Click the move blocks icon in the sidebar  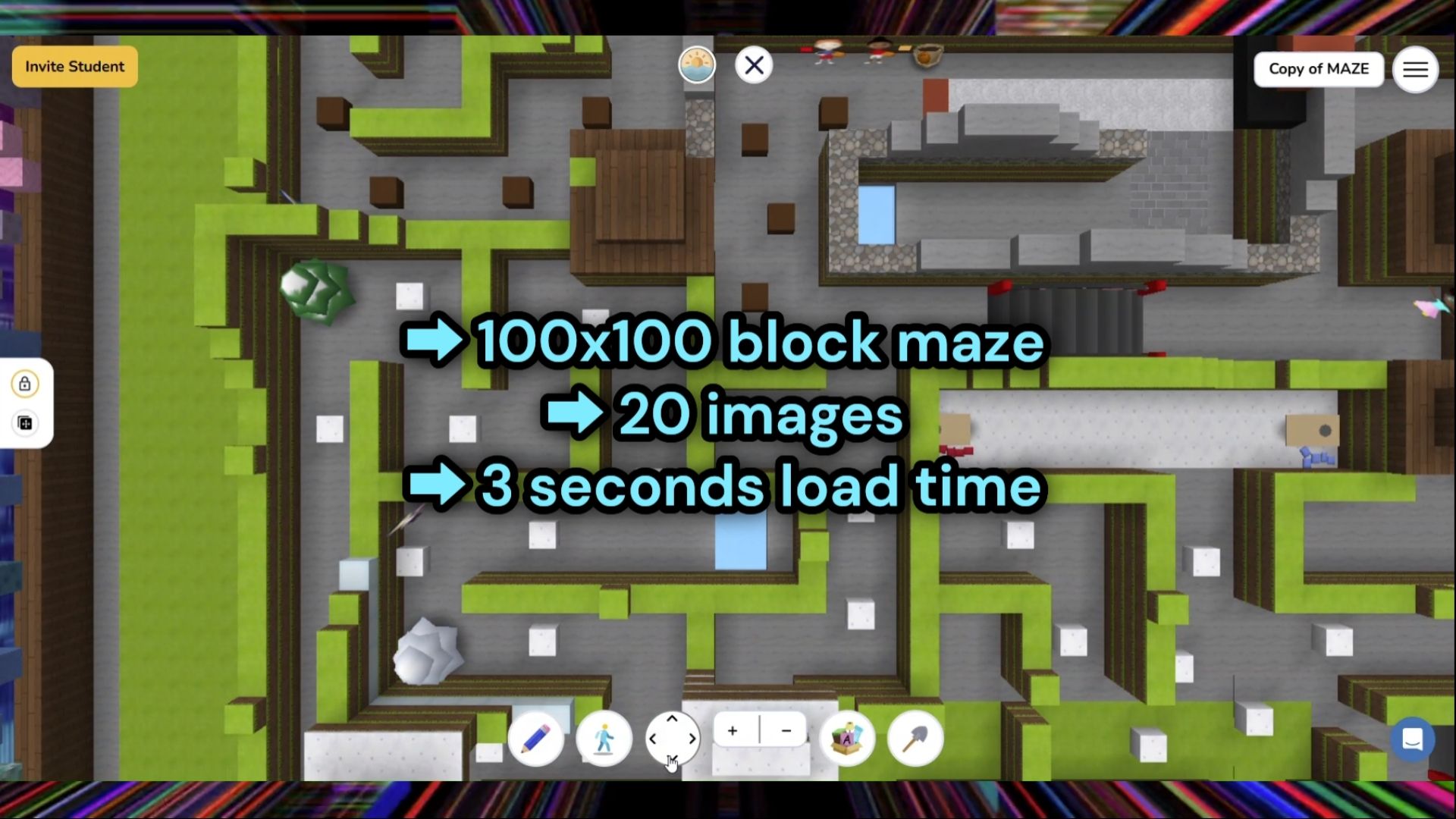point(26,423)
